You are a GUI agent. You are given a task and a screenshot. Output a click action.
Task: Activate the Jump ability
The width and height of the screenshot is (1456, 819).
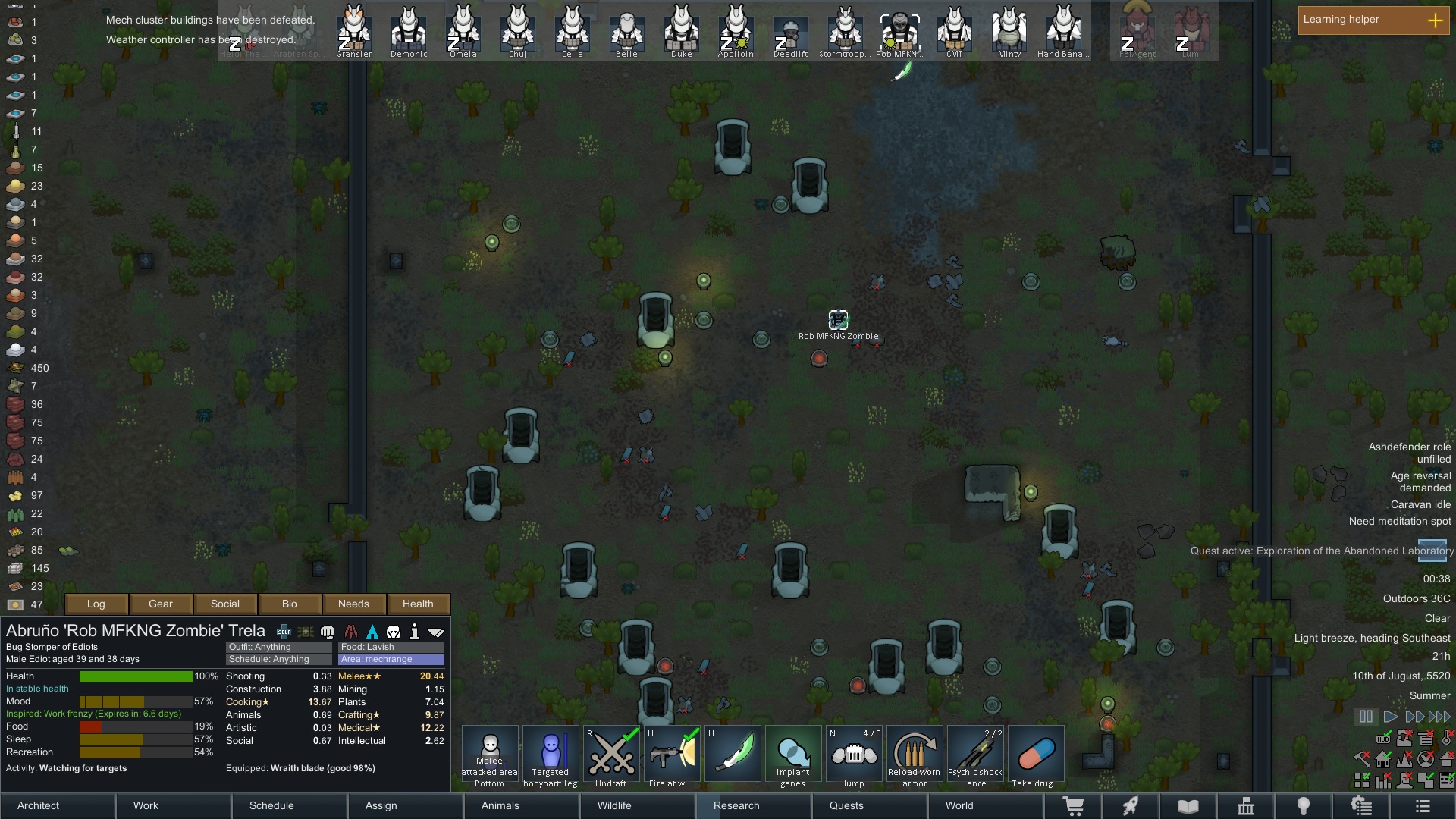854,756
